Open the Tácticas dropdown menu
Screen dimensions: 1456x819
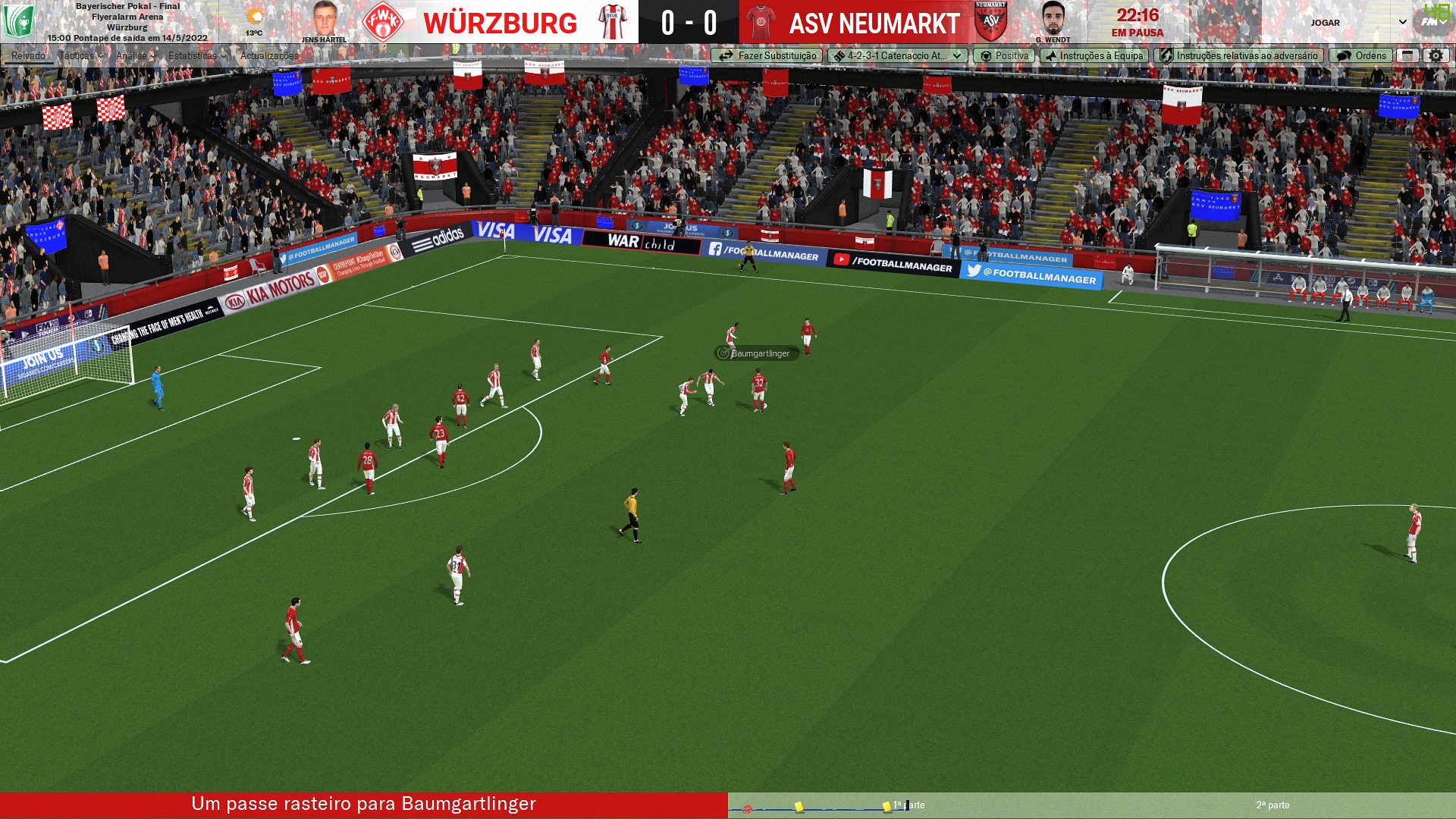(x=80, y=55)
